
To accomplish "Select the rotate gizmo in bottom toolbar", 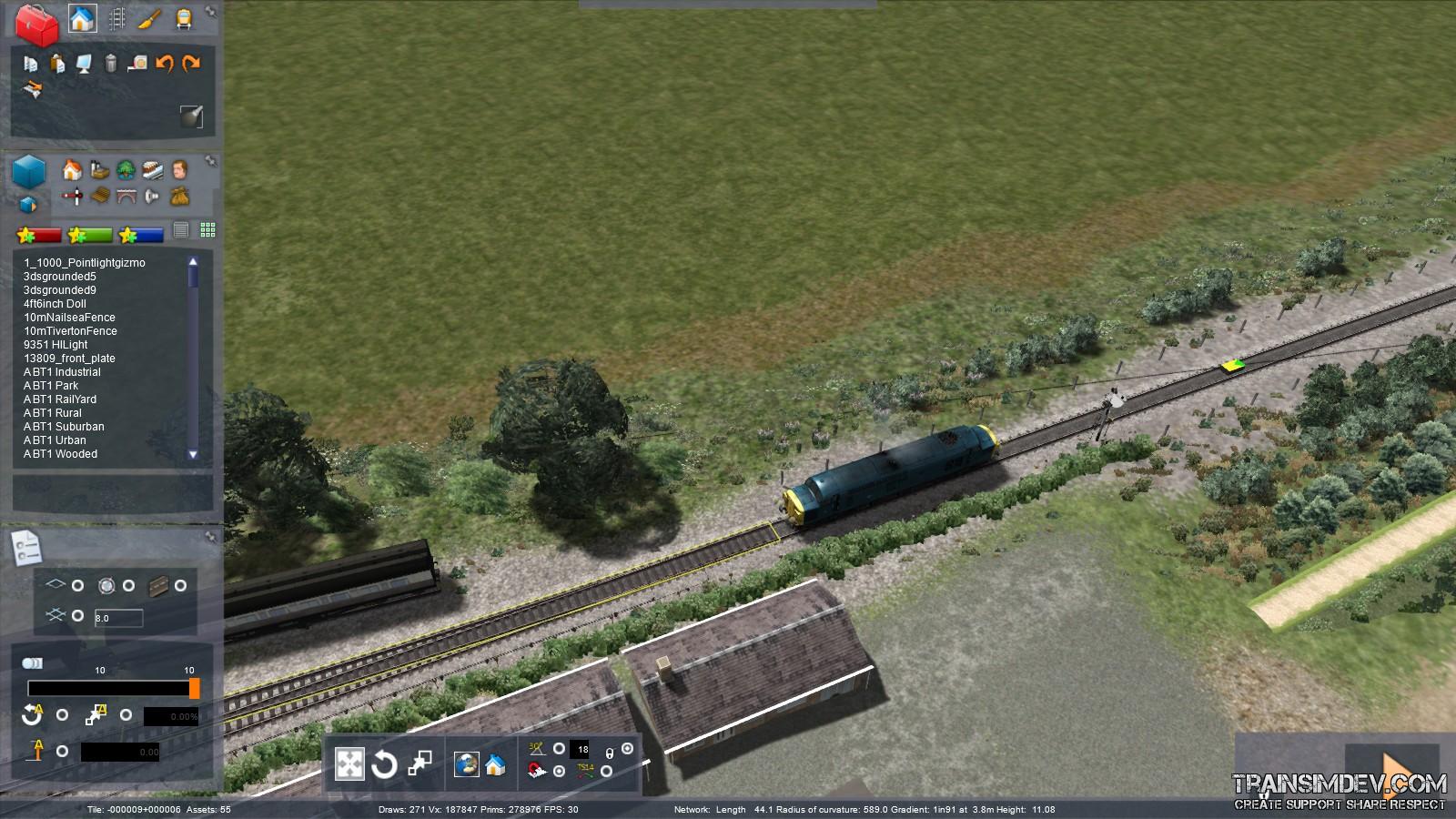I will (x=384, y=764).
